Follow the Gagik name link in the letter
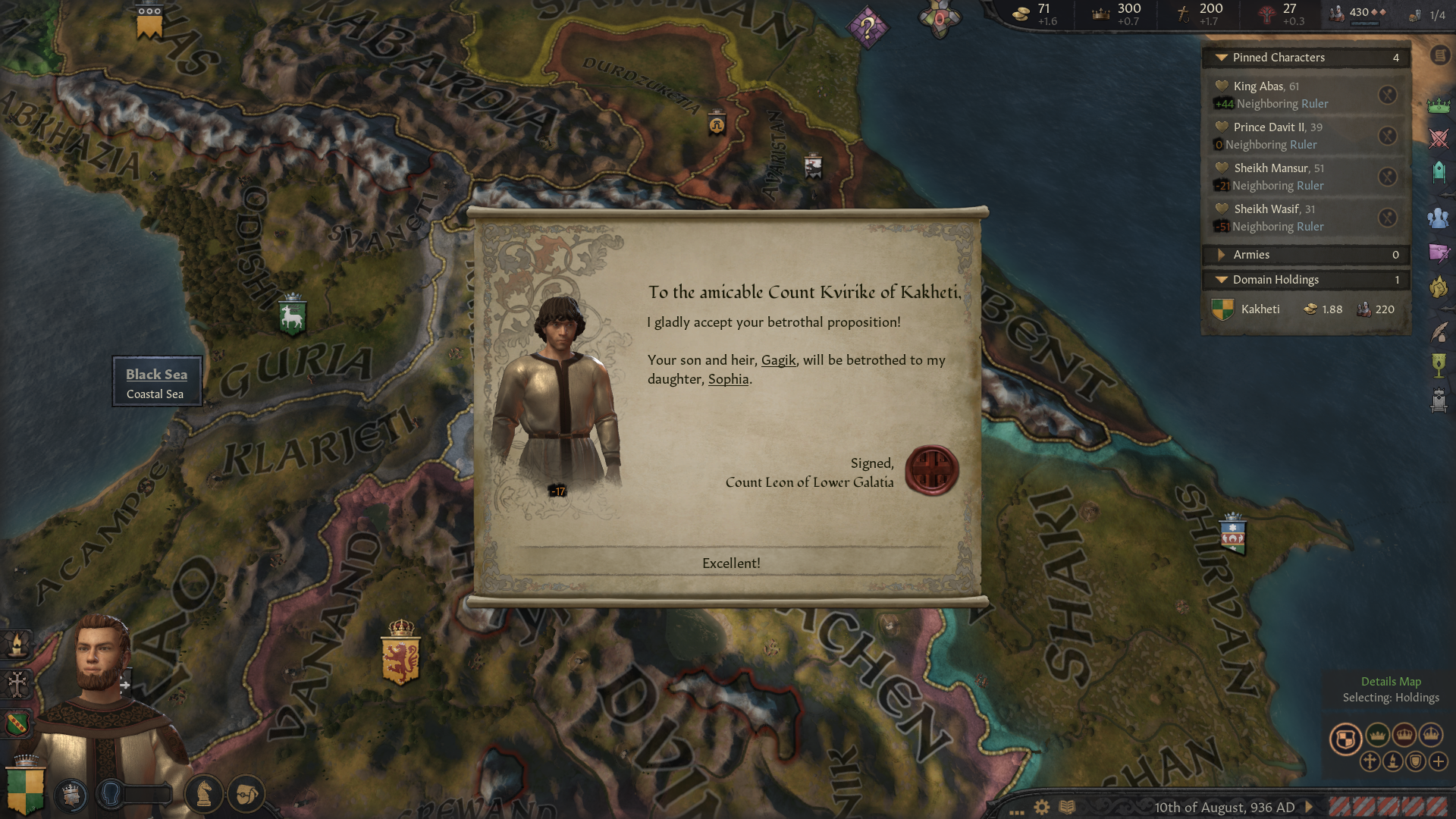The image size is (1456, 819). (x=778, y=360)
